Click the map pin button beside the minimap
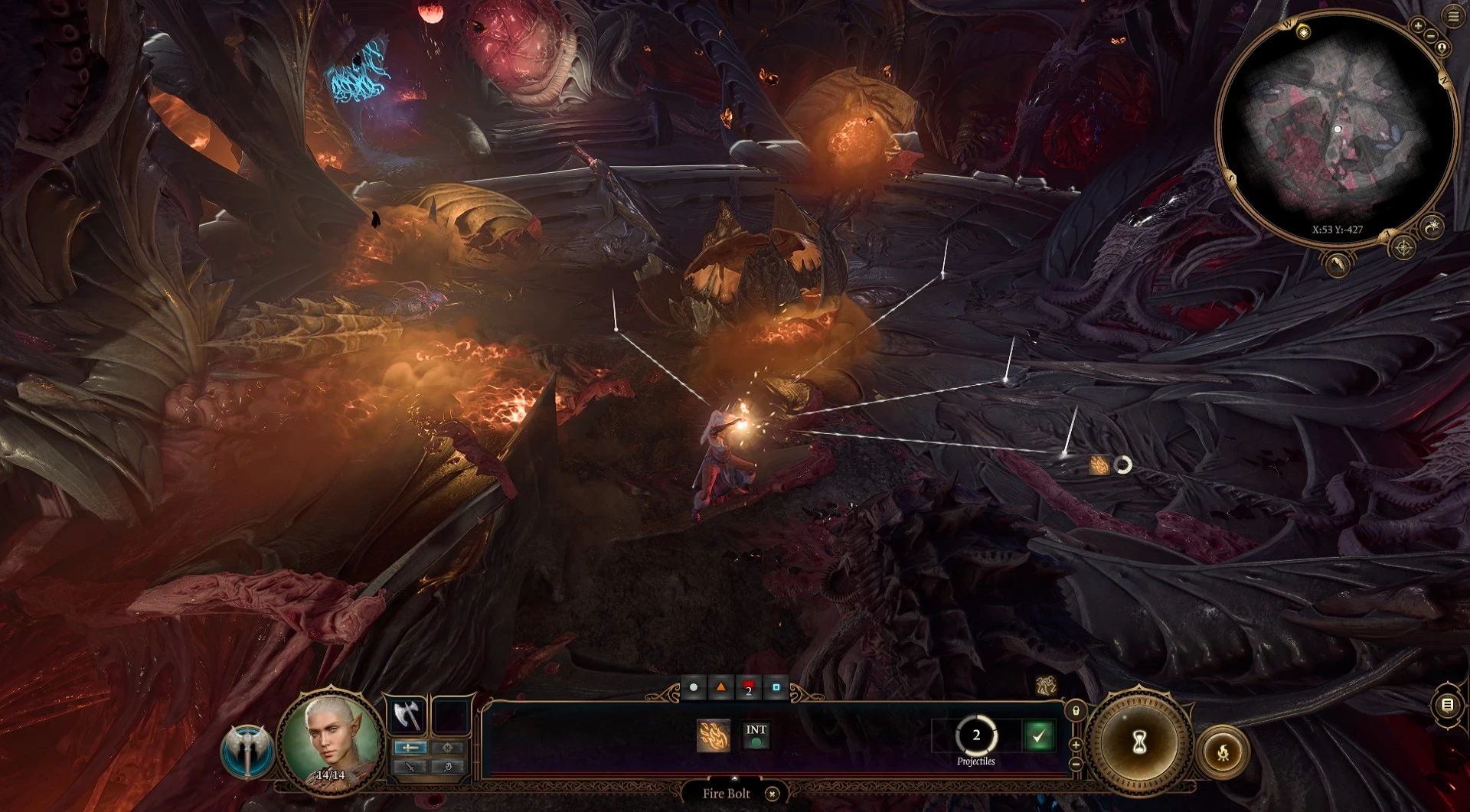 pos(1442,49)
